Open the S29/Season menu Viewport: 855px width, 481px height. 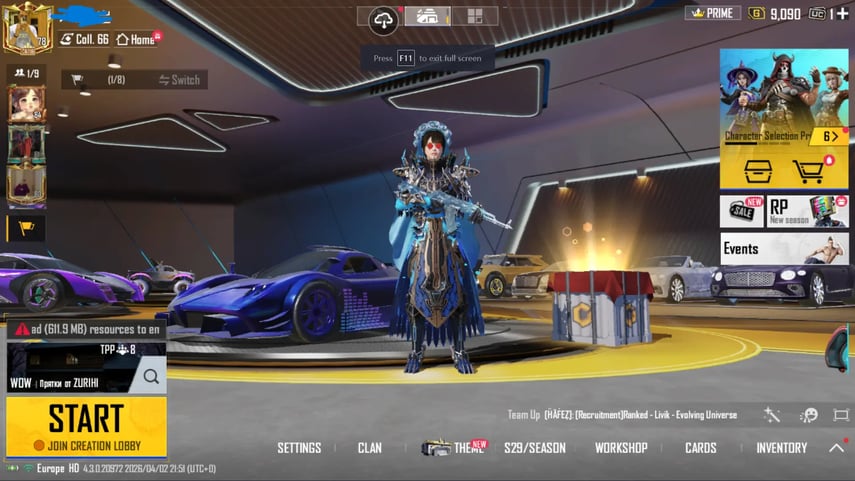[535, 448]
